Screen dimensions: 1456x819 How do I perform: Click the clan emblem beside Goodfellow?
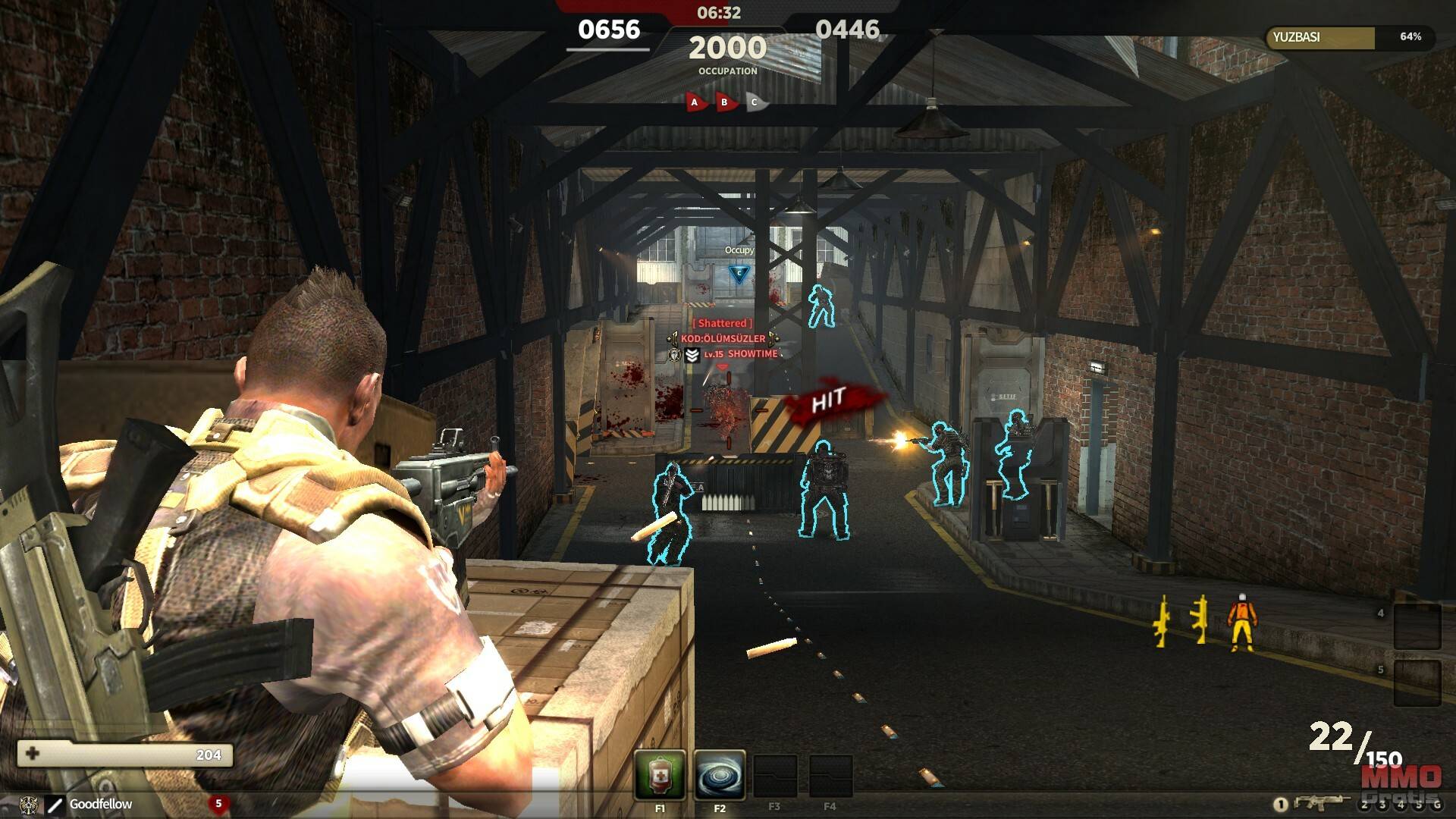(30, 804)
